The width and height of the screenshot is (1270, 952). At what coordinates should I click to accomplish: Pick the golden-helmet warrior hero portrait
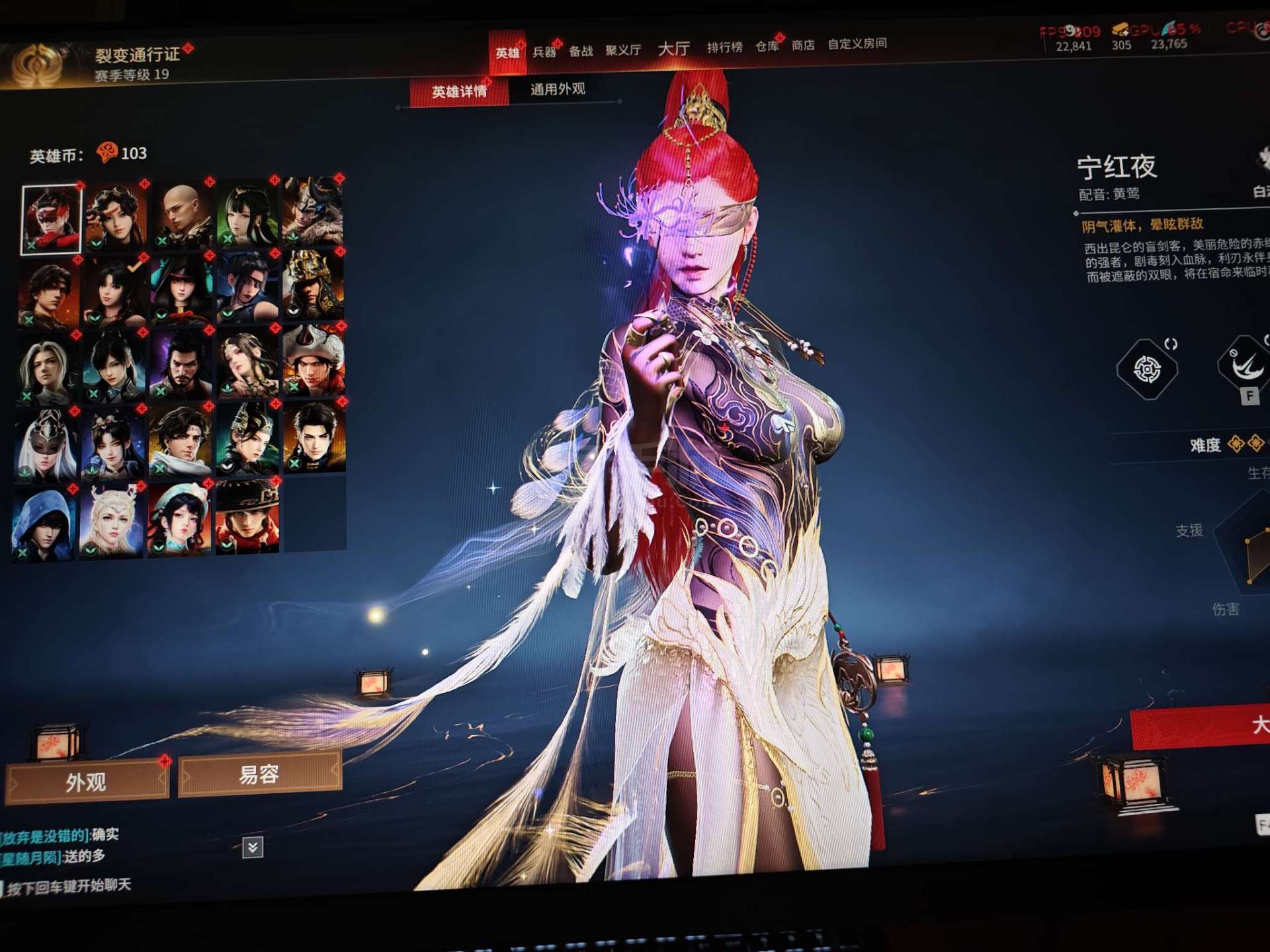[x=313, y=286]
